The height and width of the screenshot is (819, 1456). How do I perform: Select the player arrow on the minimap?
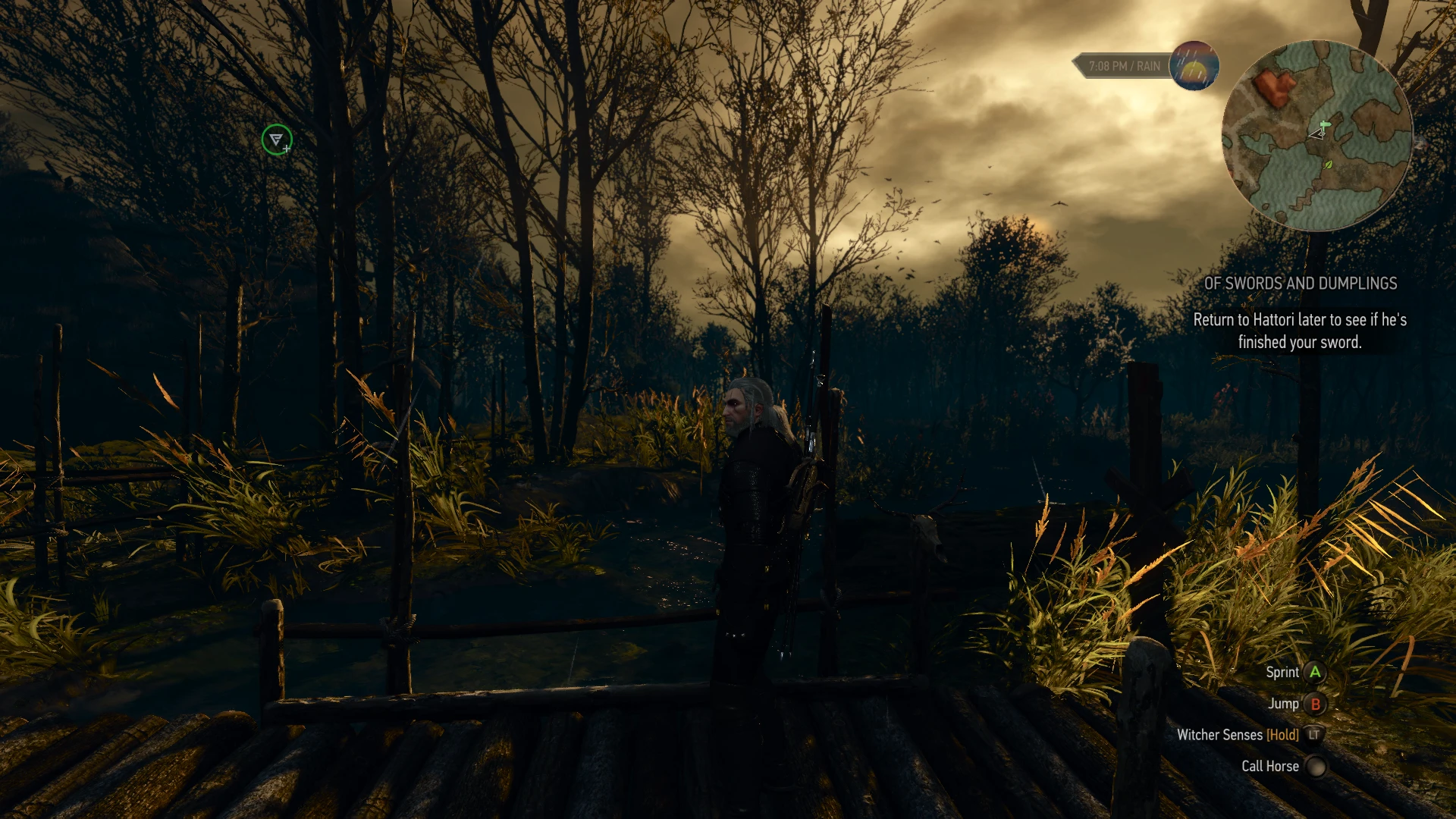click(x=1317, y=136)
